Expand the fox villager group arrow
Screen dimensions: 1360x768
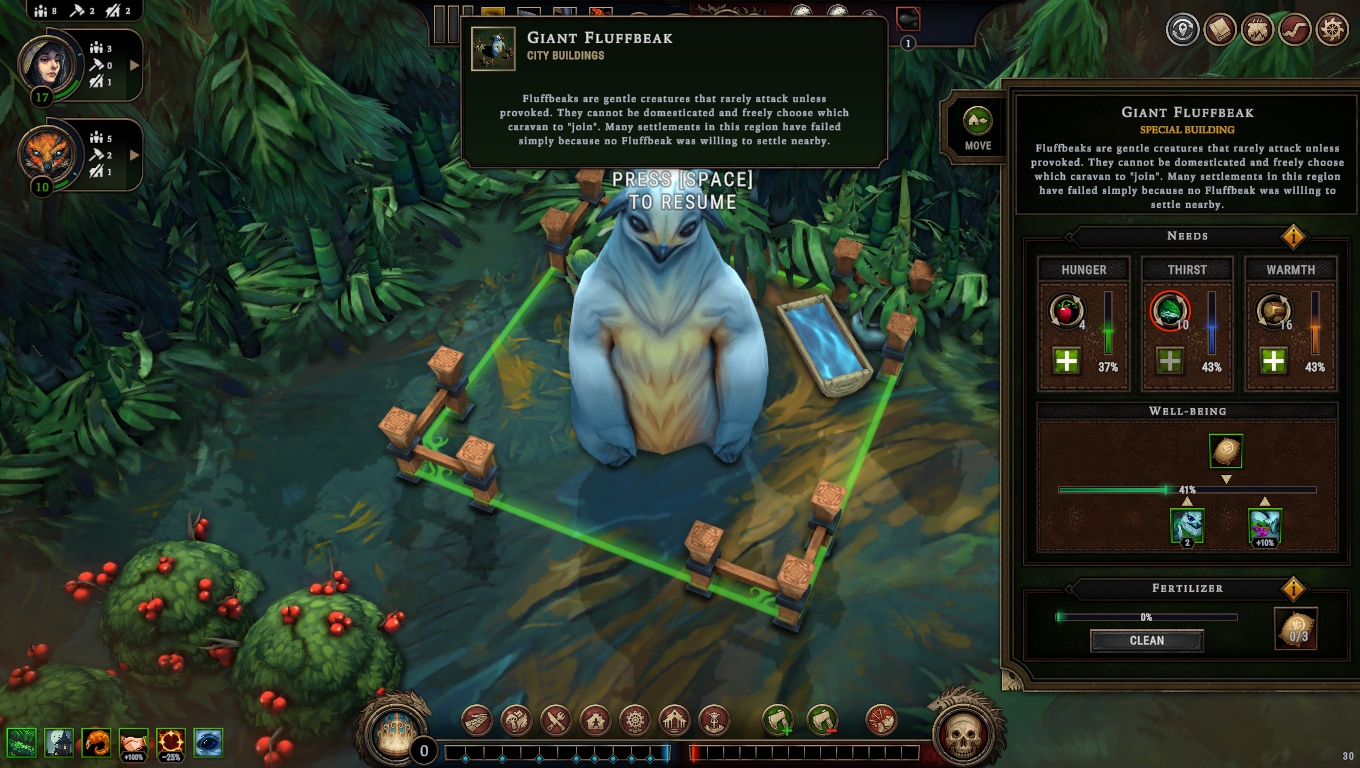[134, 154]
